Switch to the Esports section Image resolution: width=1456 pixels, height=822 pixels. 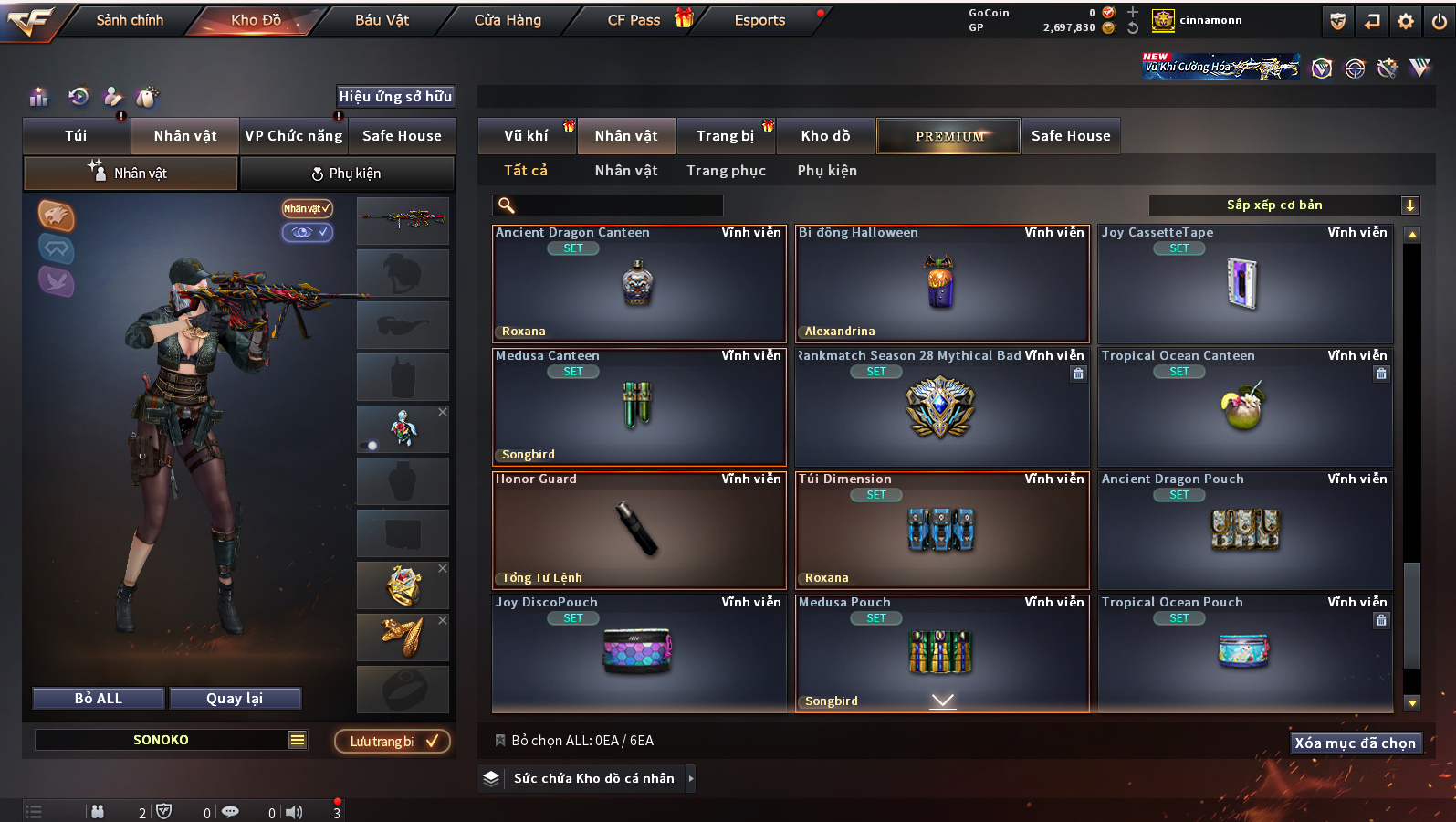[759, 20]
